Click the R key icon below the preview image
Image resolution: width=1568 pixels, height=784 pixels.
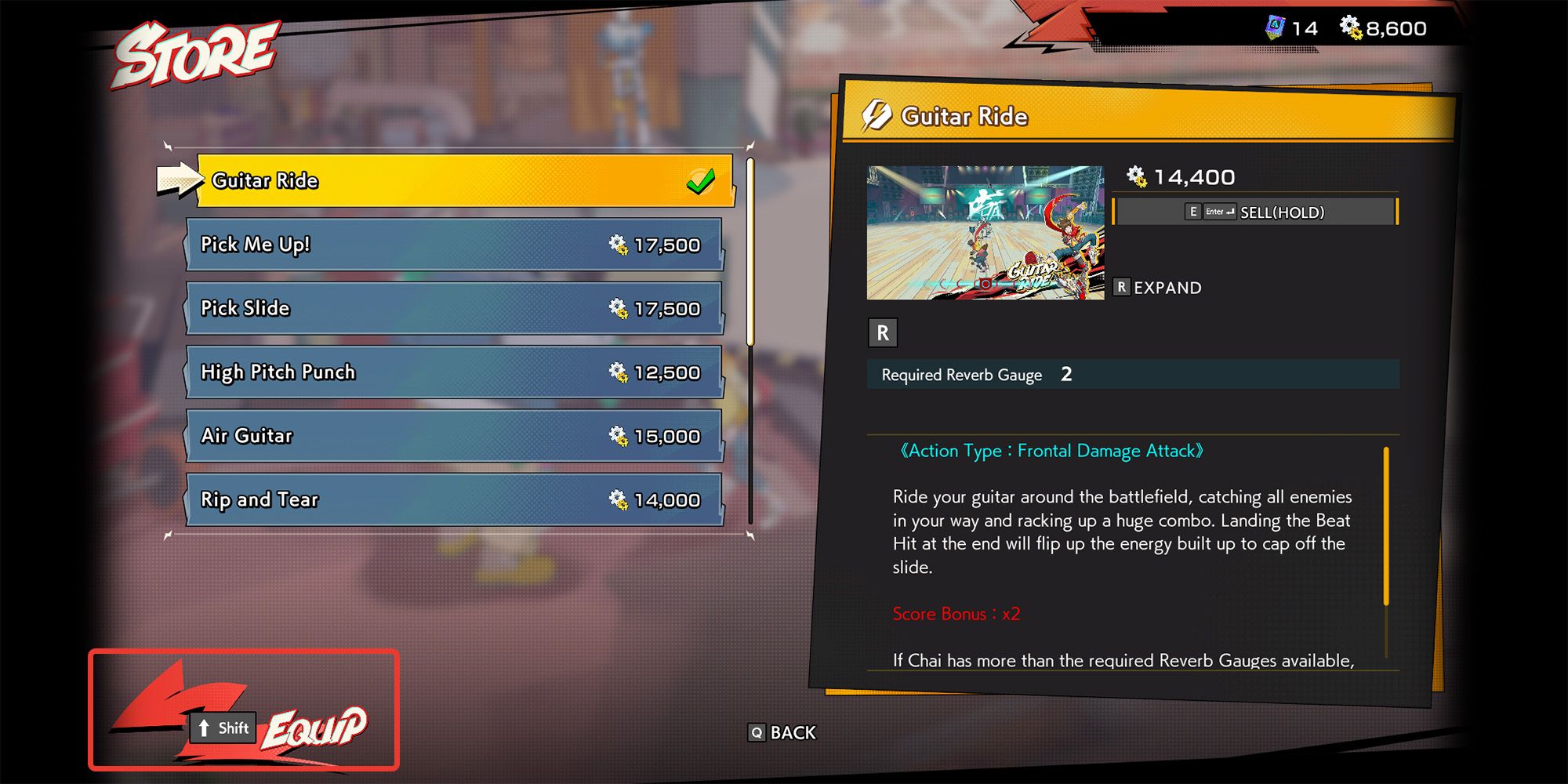[x=884, y=332]
